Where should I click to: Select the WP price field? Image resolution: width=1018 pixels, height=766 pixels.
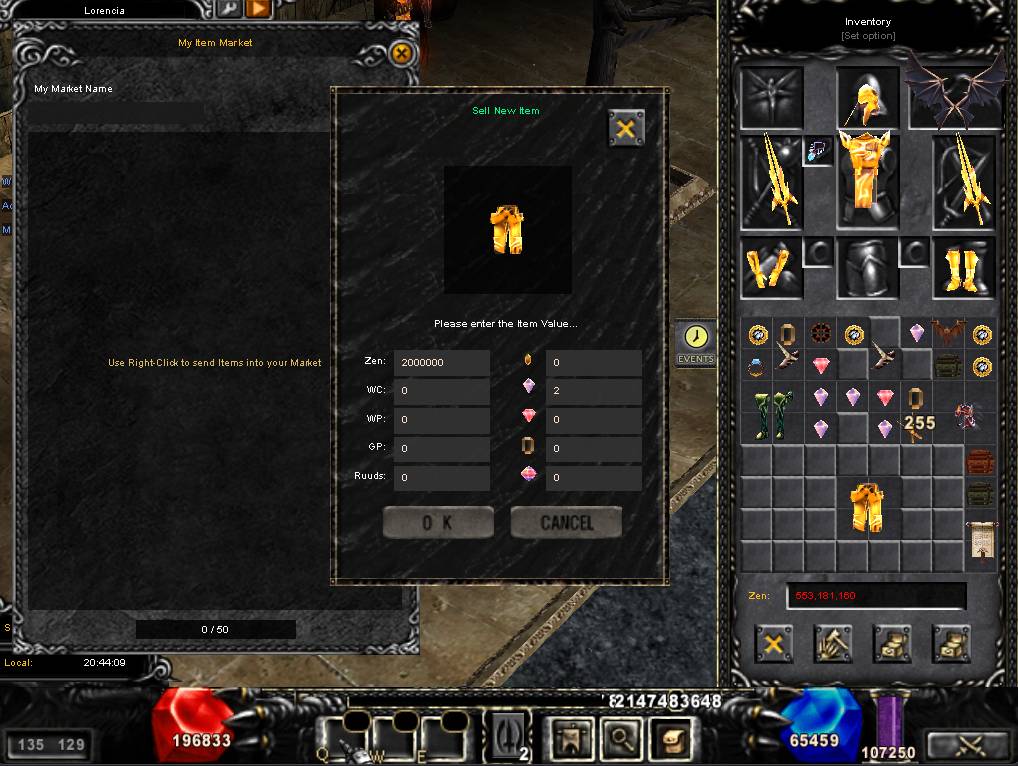coord(441,420)
